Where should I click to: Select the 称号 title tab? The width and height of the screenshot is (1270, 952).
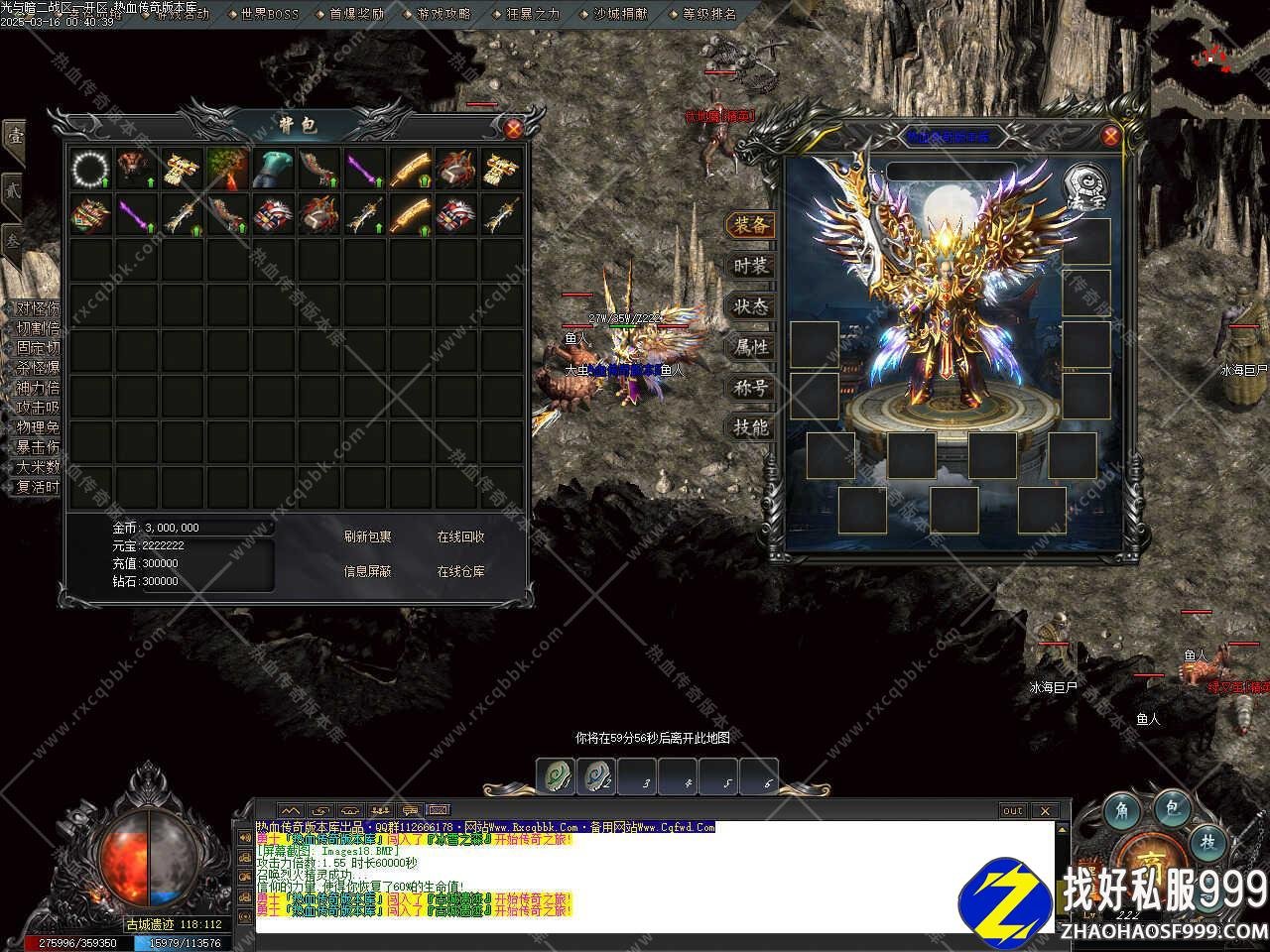coord(750,388)
